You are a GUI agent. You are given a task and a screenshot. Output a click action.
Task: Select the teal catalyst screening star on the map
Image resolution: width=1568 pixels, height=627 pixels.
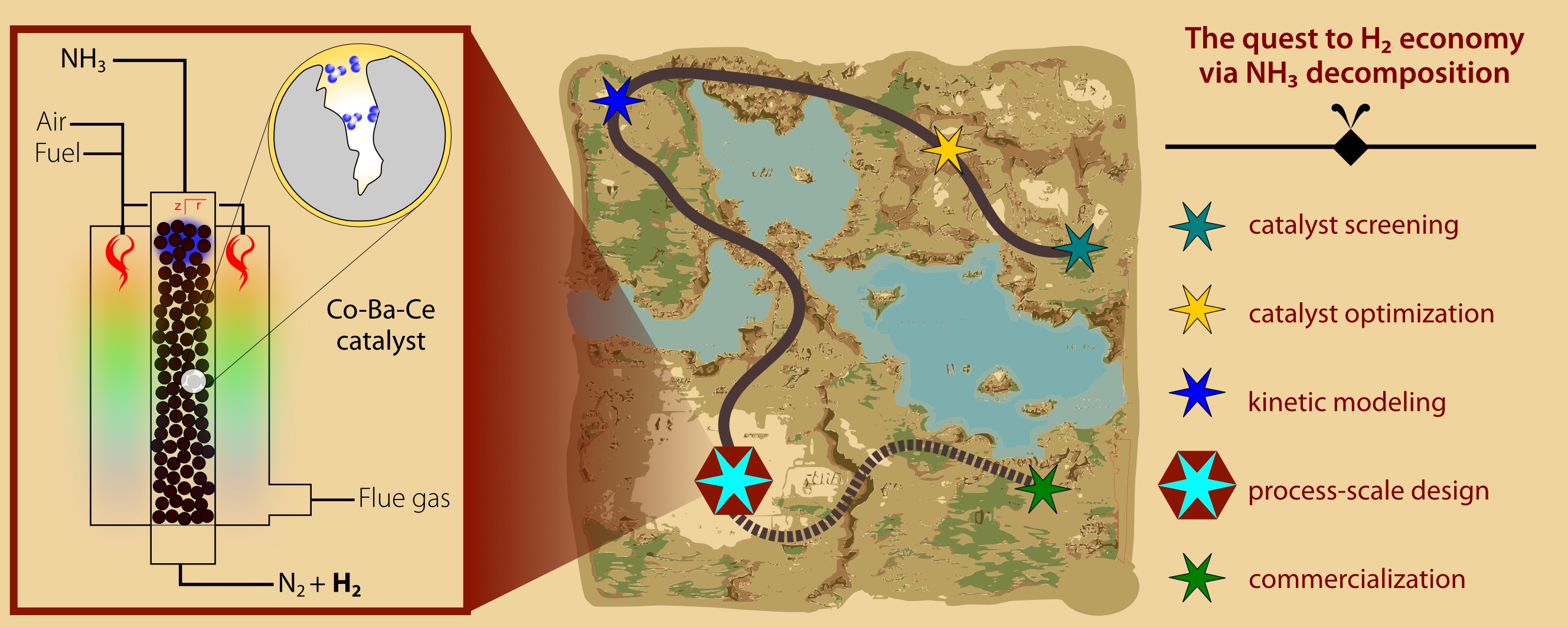point(1079,248)
